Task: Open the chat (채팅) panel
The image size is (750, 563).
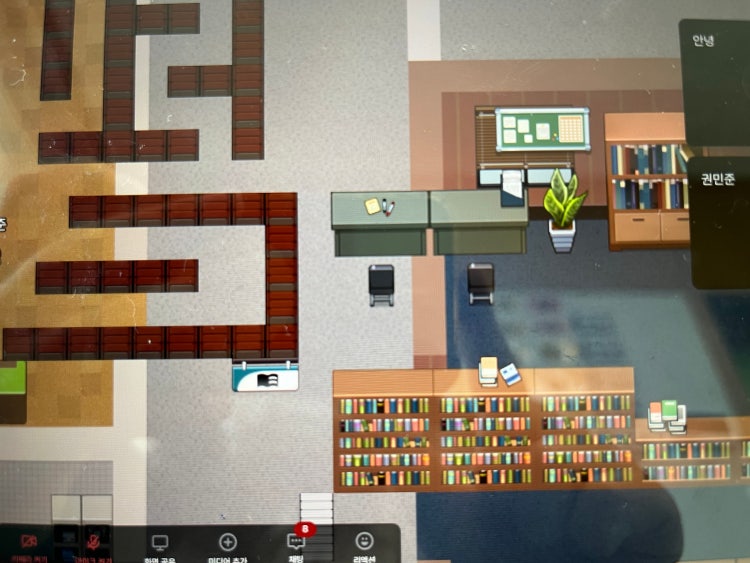Action: (296, 543)
